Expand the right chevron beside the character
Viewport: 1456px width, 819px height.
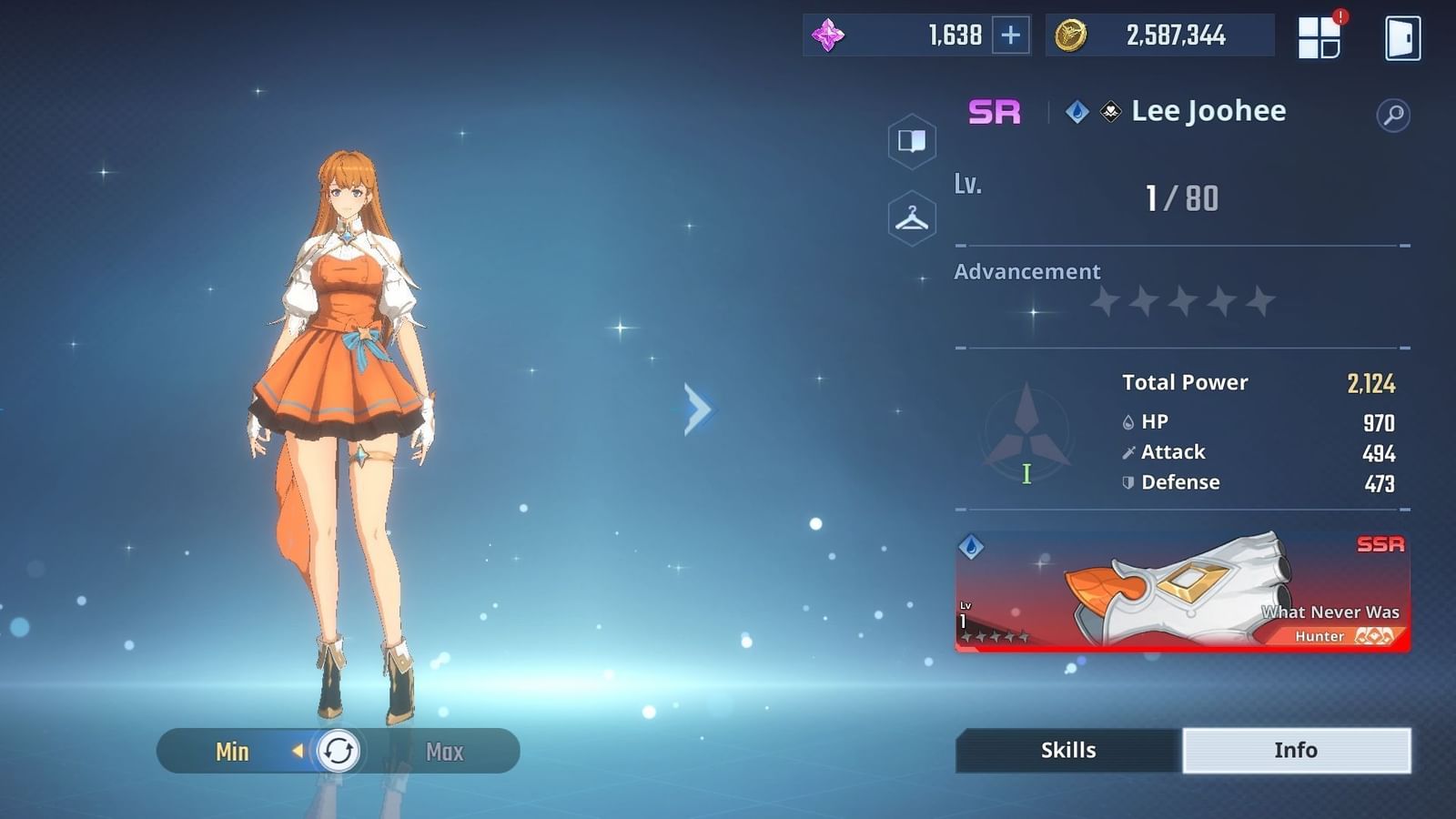(696, 409)
